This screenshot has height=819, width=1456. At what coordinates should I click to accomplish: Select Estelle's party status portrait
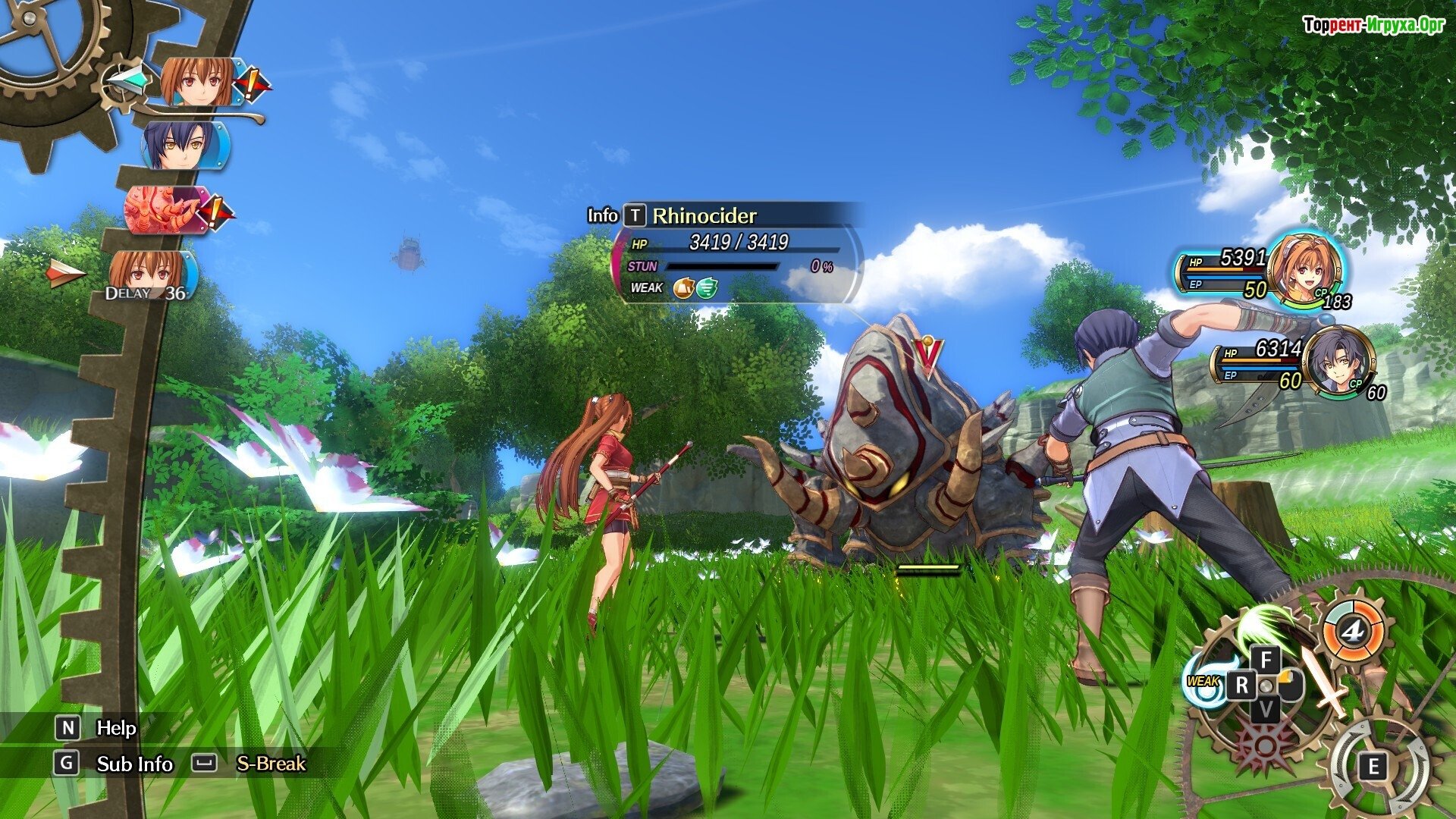click(x=1303, y=270)
